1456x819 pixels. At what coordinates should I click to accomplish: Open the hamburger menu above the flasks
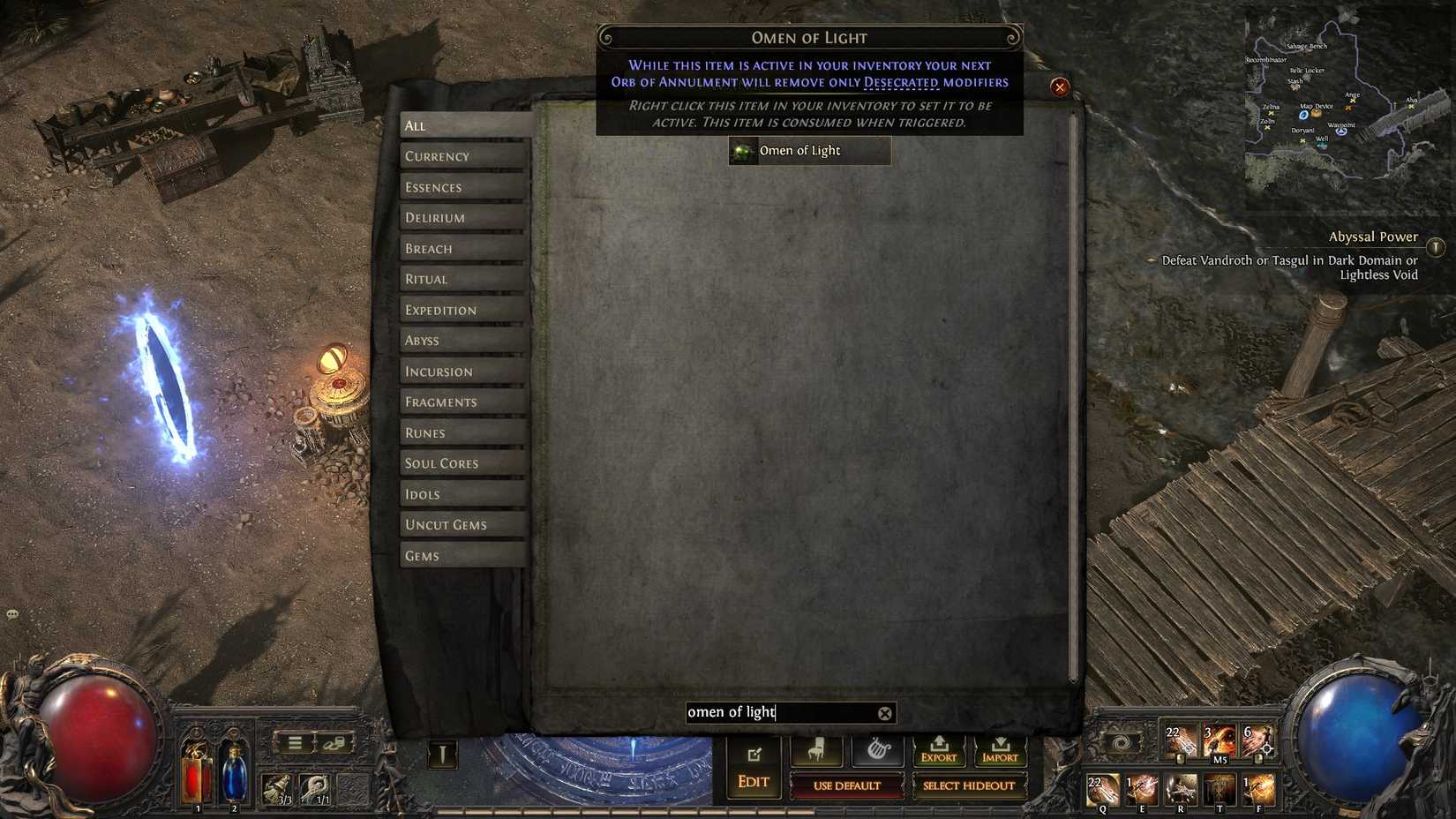point(294,742)
